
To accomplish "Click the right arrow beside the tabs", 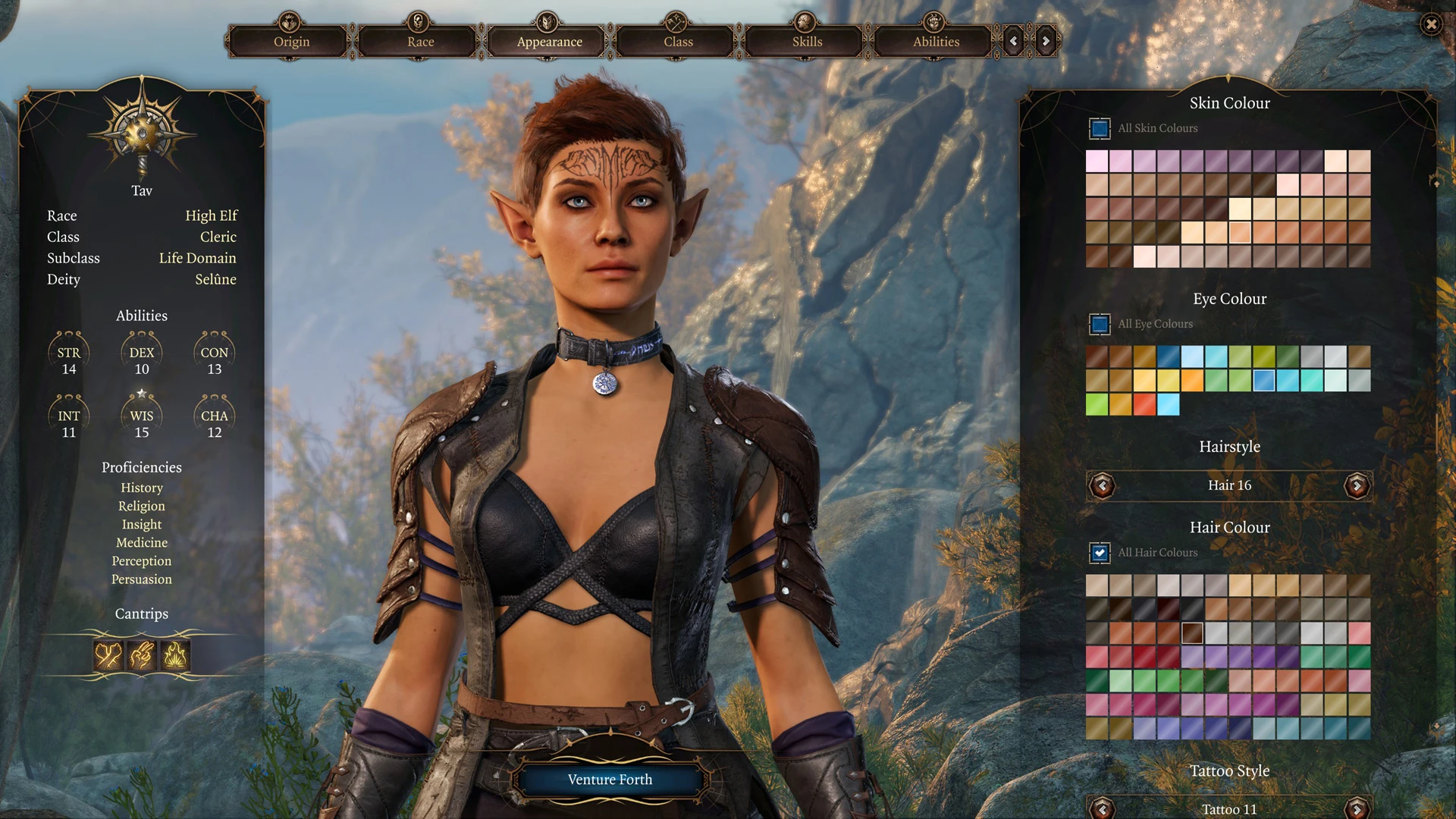I will (x=1046, y=42).
